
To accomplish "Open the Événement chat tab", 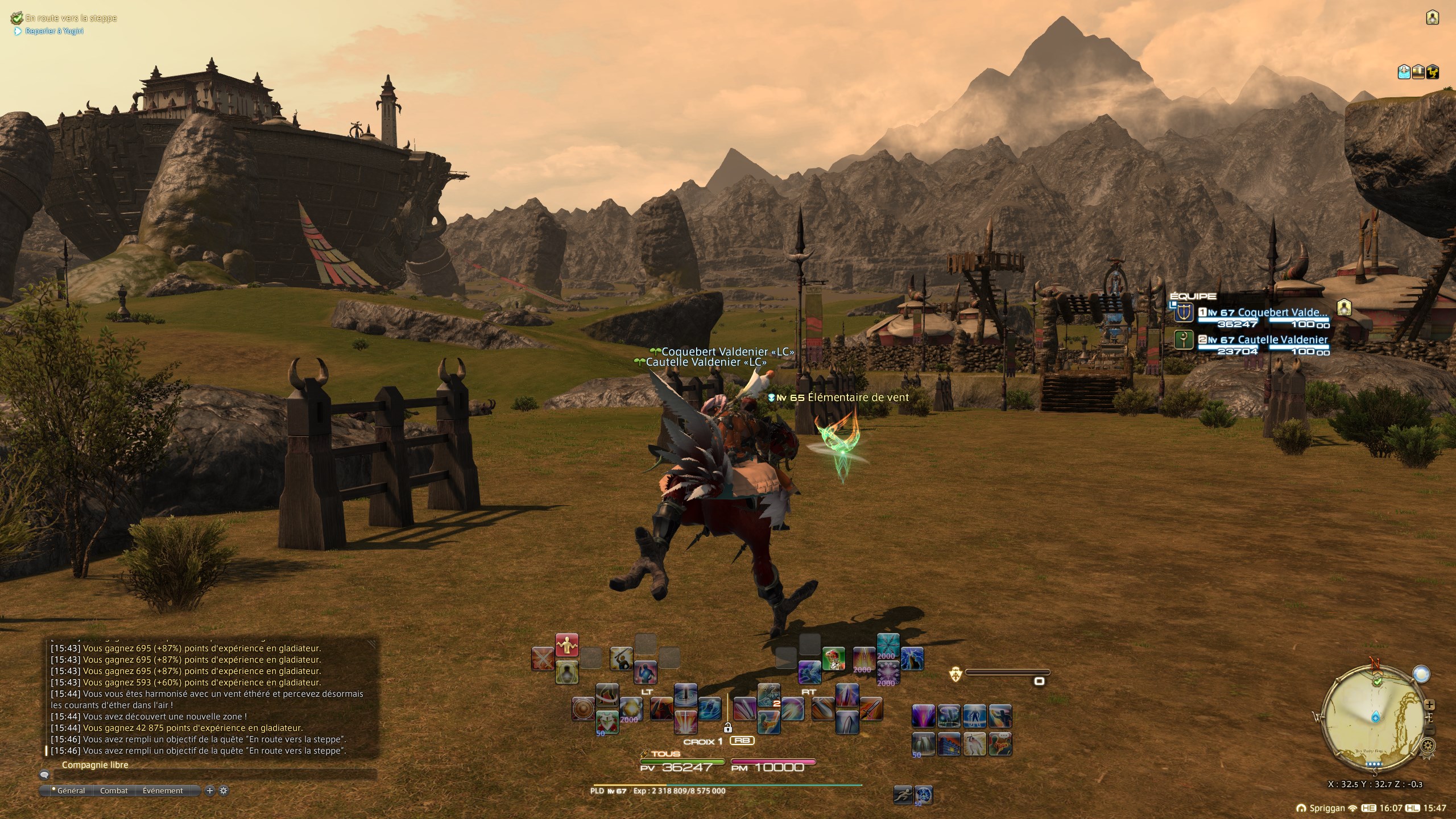I will coord(163,791).
